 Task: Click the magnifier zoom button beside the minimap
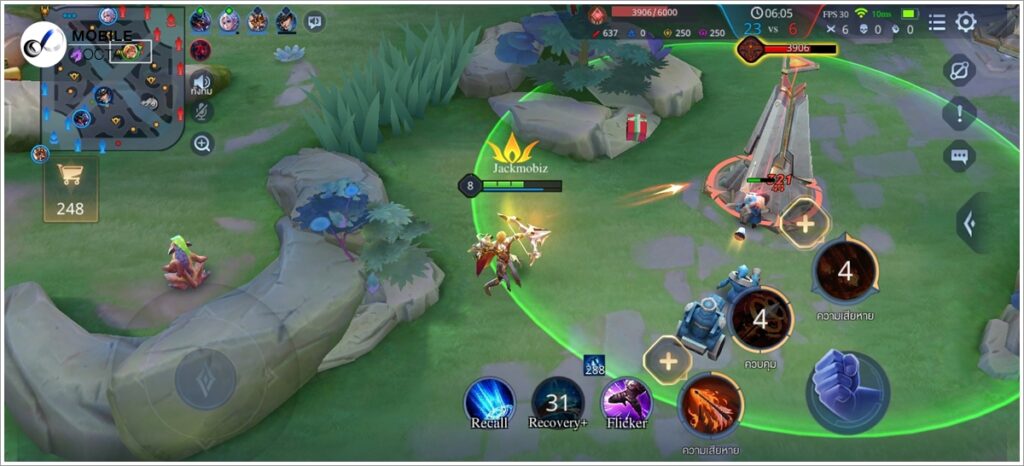tap(203, 144)
